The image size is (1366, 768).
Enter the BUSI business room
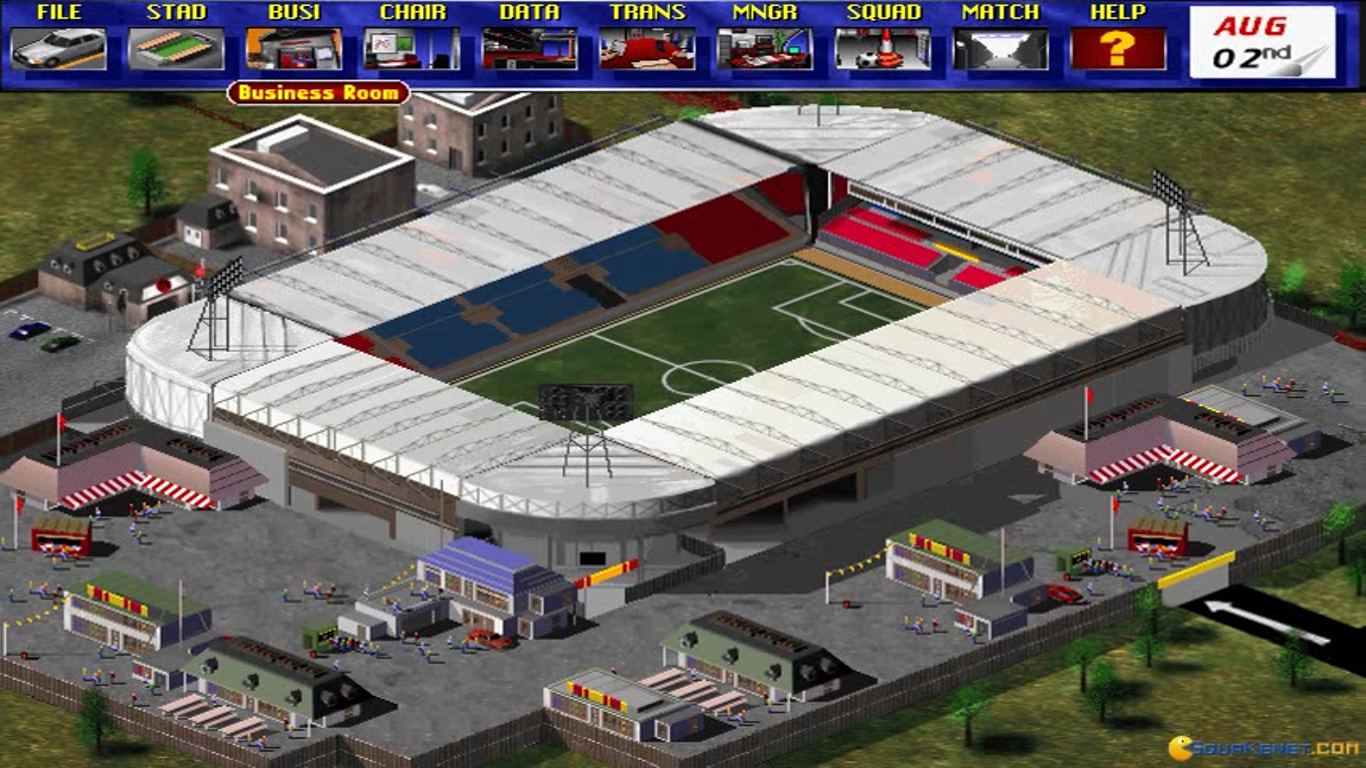294,48
